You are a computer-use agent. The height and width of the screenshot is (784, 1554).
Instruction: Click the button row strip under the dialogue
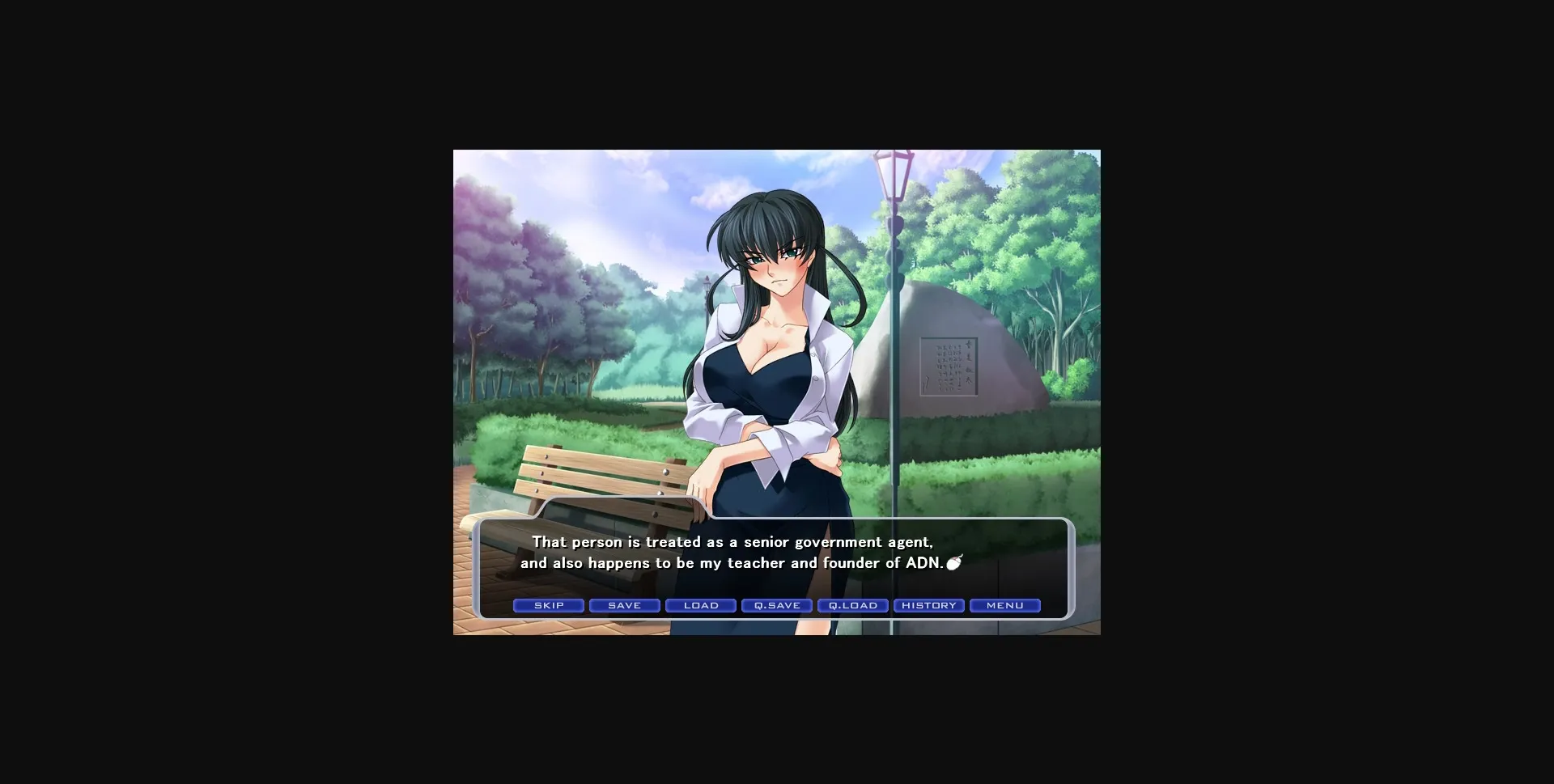tap(777, 605)
